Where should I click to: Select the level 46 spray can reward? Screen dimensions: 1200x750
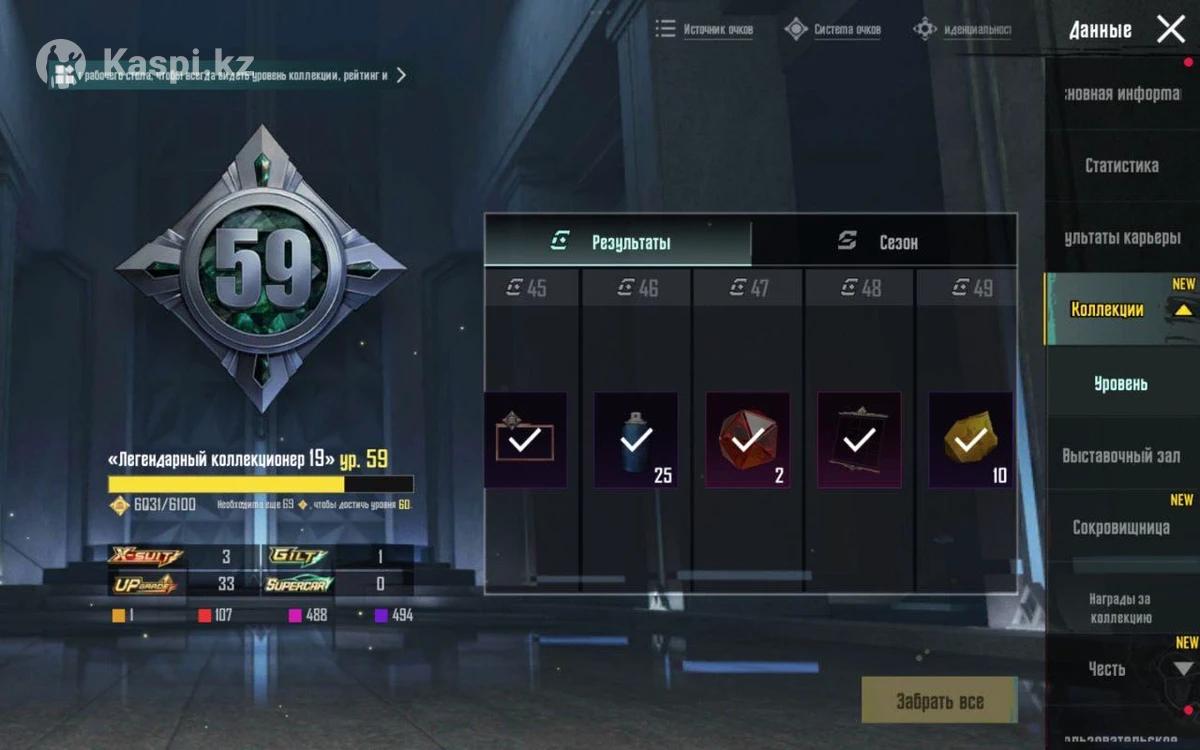[x=636, y=440]
